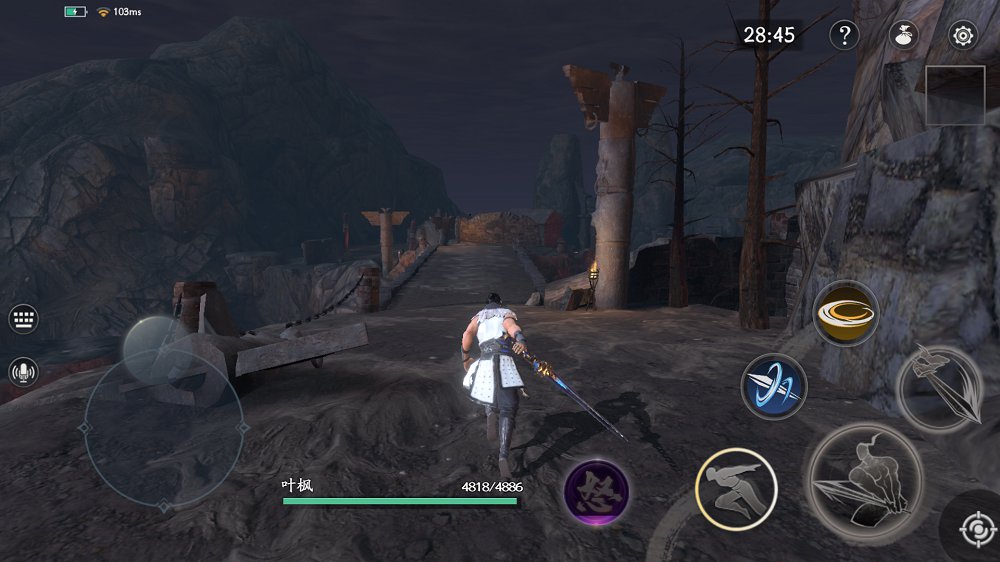The height and width of the screenshot is (562, 1000).
Task: Tap the sprint dodge button
Action: (x=736, y=488)
